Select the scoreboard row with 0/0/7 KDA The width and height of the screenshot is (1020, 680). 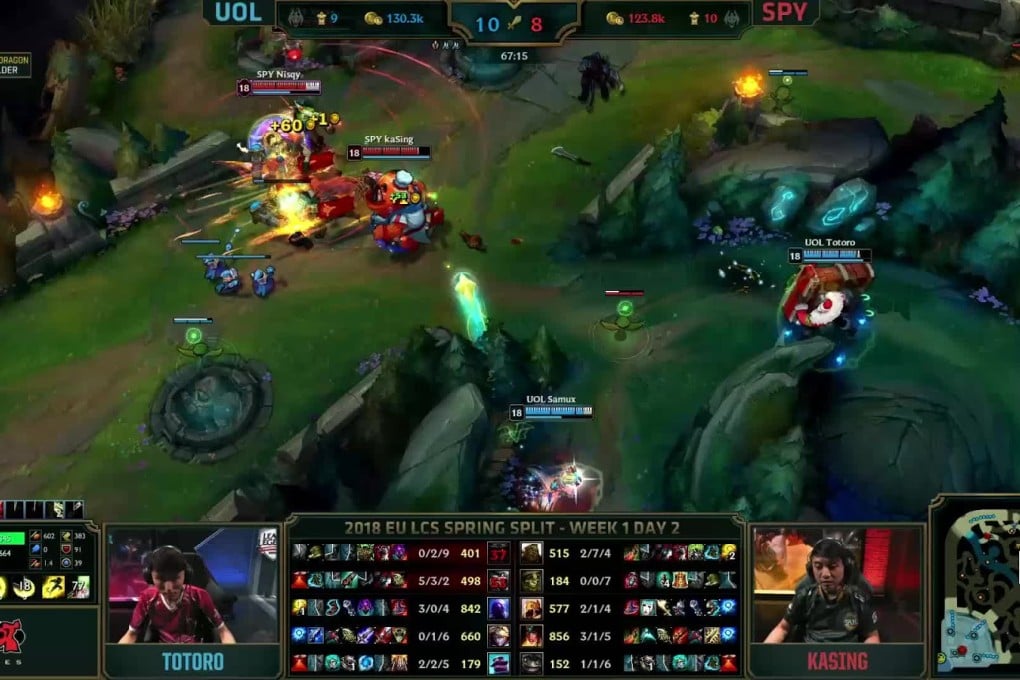pos(628,580)
